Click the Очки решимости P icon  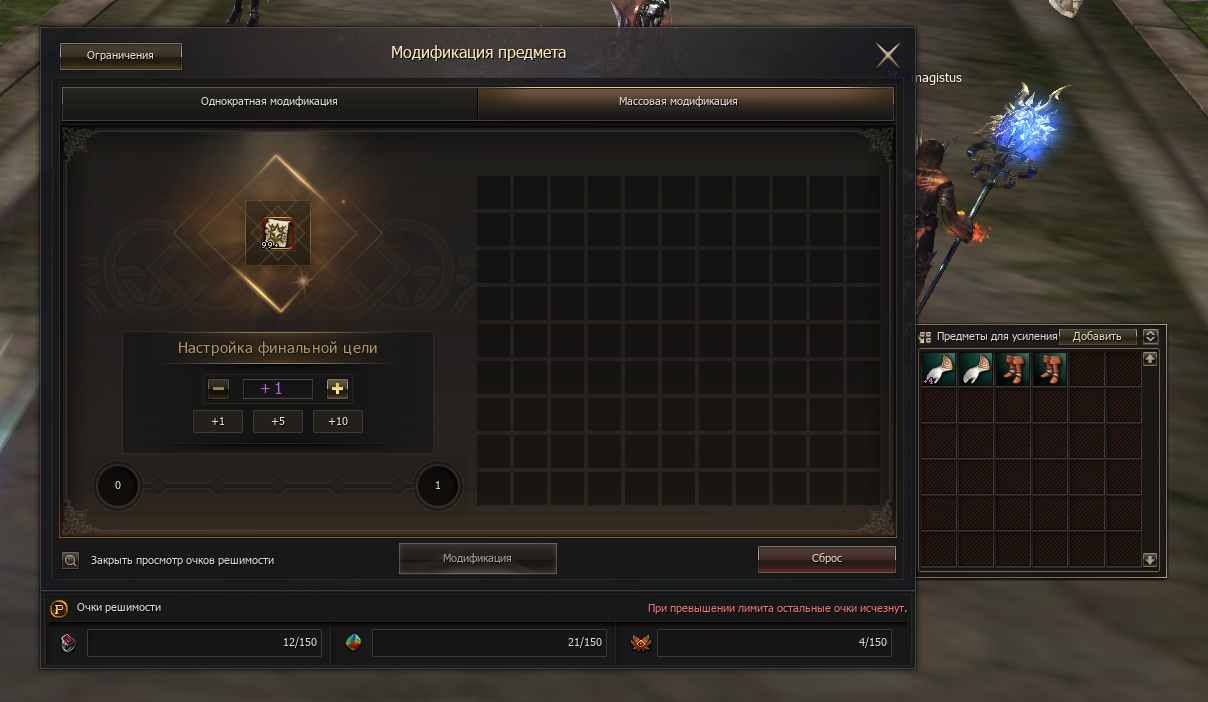click(x=59, y=608)
